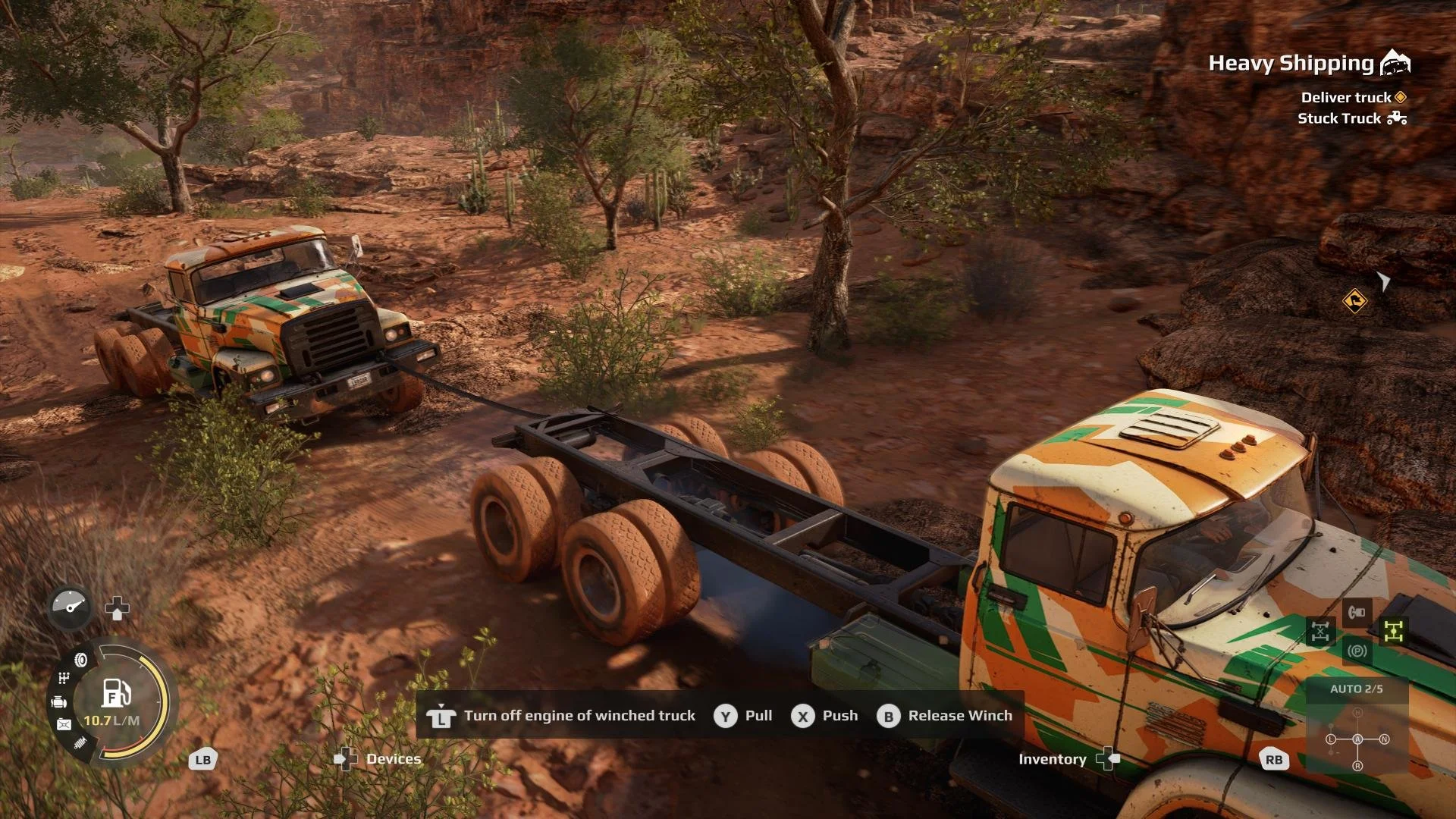The height and width of the screenshot is (819, 1456).
Task: Activate the winch icon
Action: (1357, 612)
